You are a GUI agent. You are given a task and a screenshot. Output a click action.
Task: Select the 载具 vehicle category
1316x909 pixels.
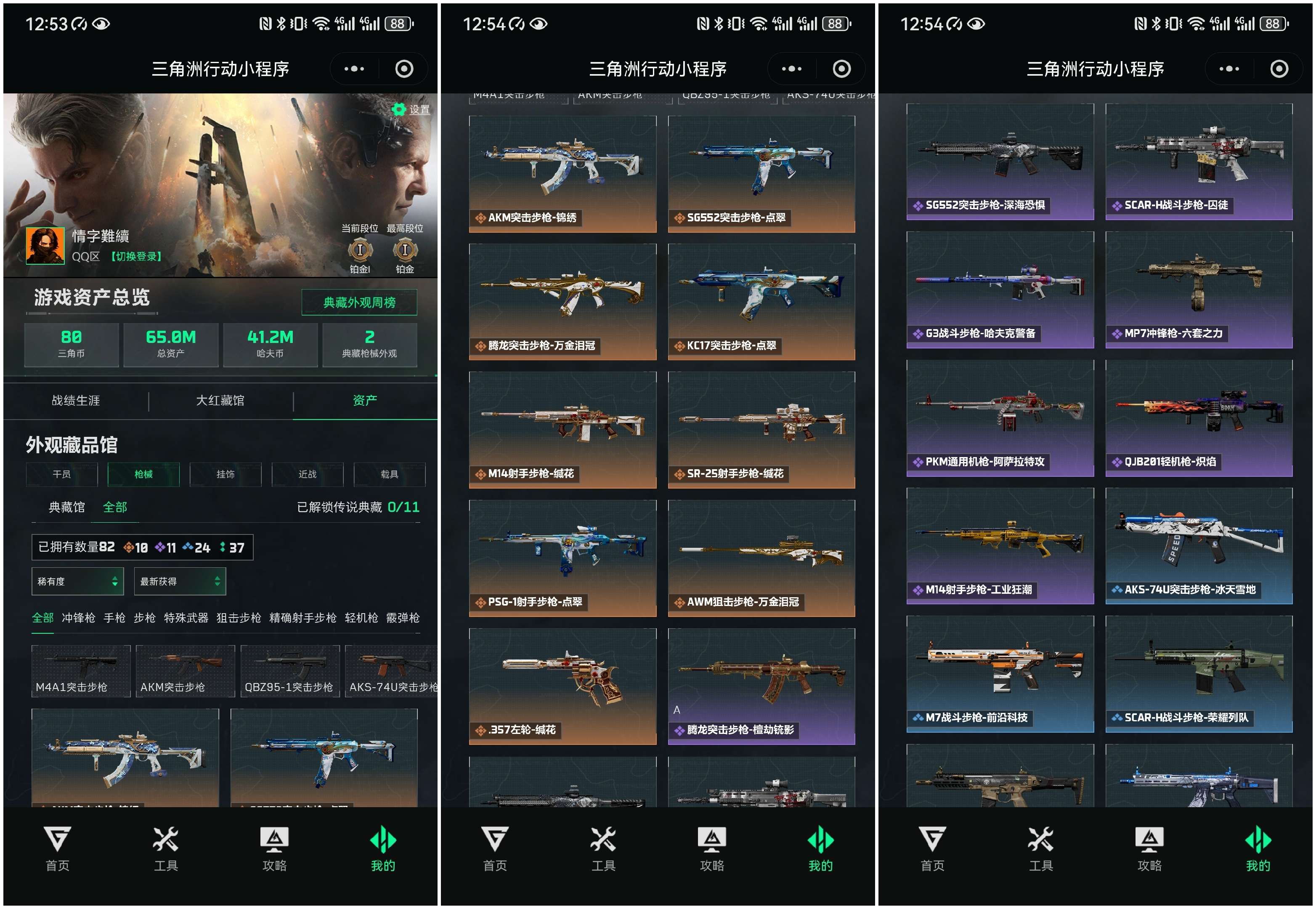pyautogui.click(x=390, y=474)
